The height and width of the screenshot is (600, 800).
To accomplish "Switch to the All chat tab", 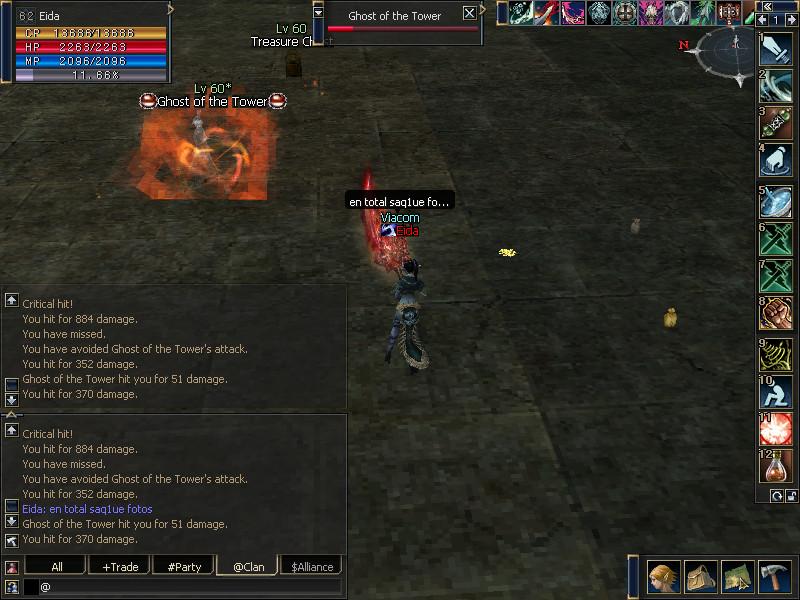I will [x=55, y=567].
